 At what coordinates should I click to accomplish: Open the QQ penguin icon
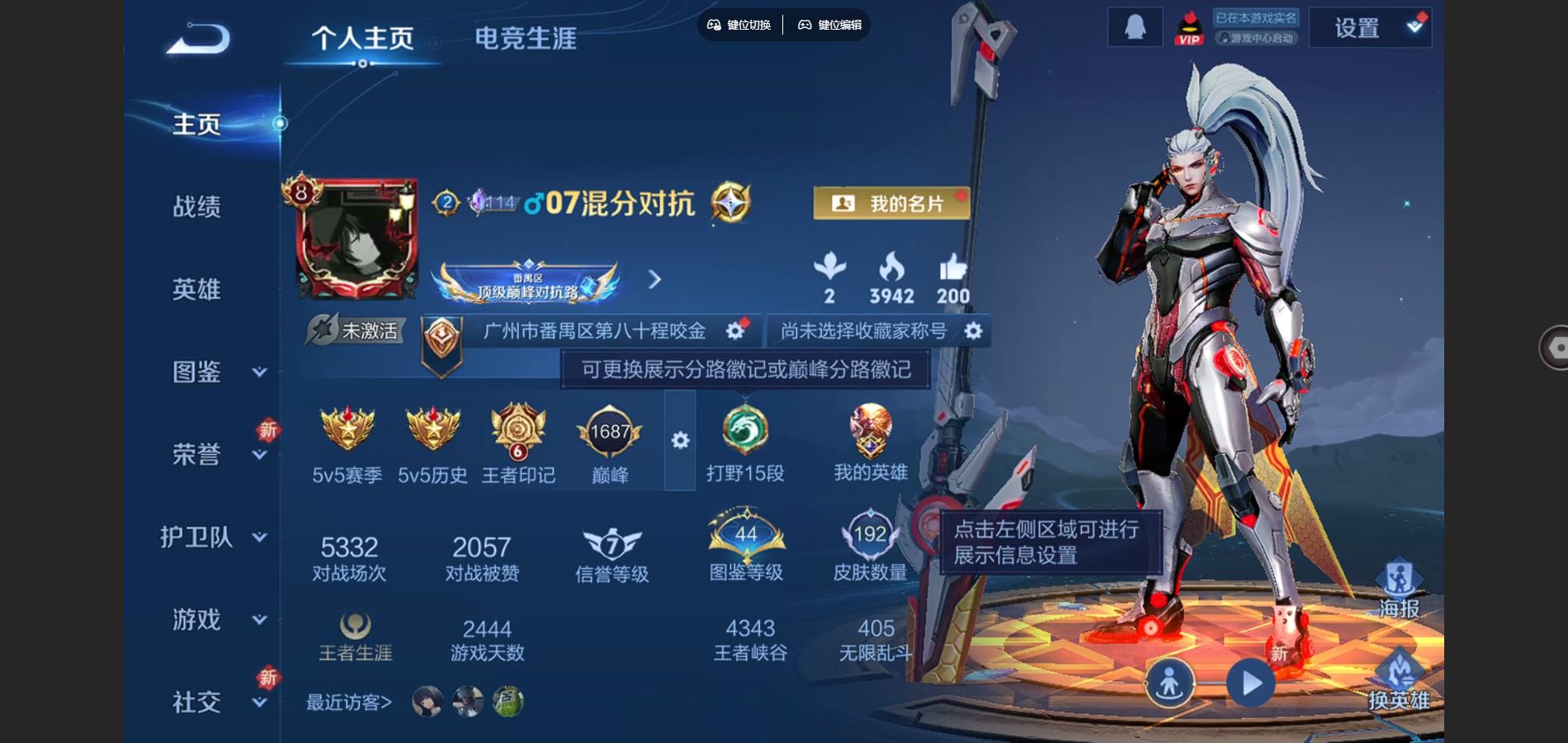[x=1134, y=26]
